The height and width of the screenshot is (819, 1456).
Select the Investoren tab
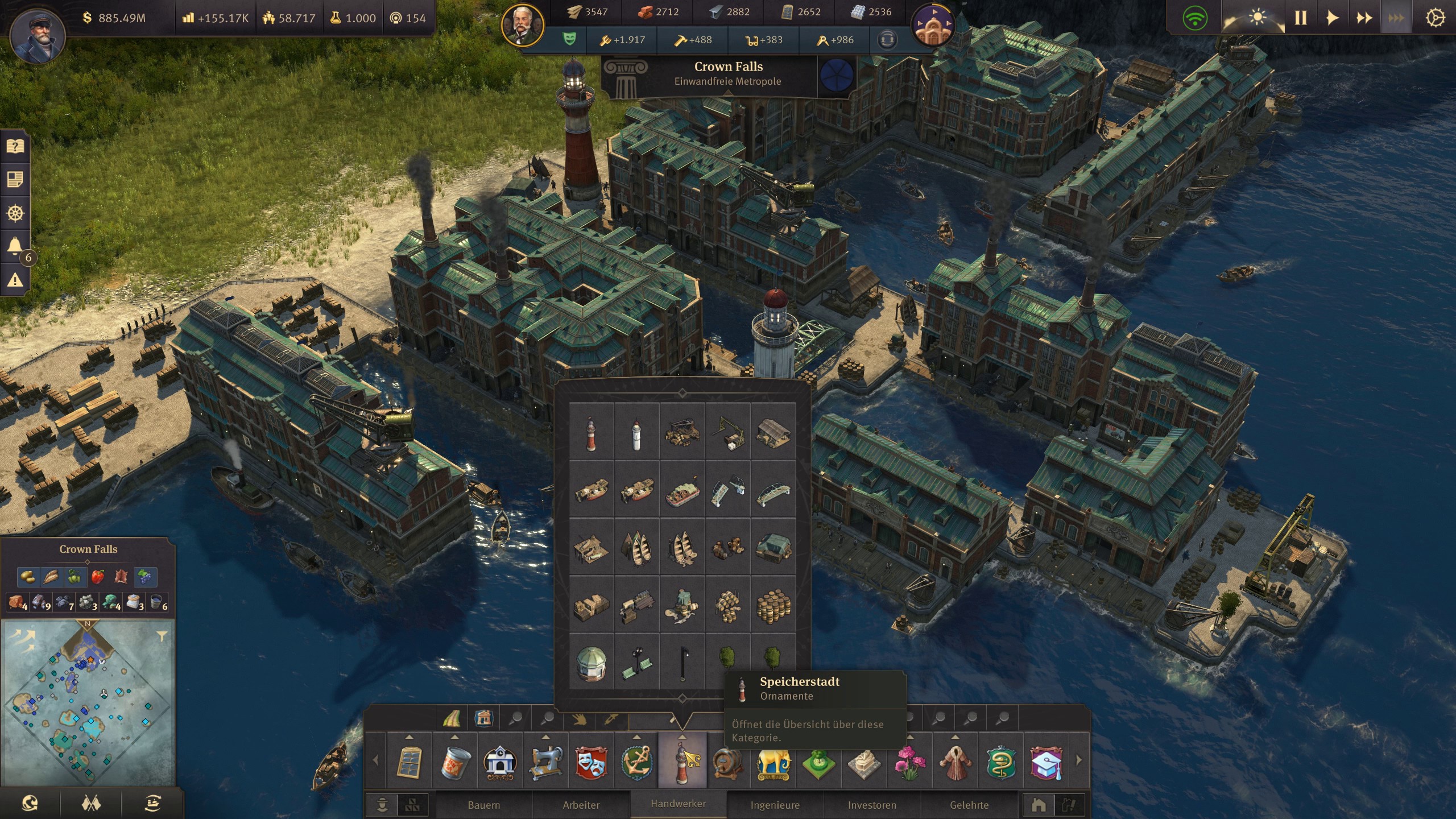[871, 805]
